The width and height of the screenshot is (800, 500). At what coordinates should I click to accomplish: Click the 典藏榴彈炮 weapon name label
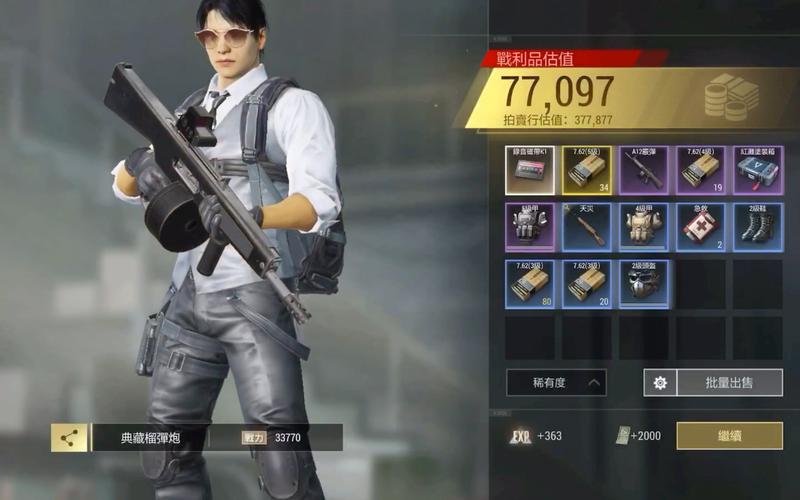pyautogui.click(x=148, y=438)
